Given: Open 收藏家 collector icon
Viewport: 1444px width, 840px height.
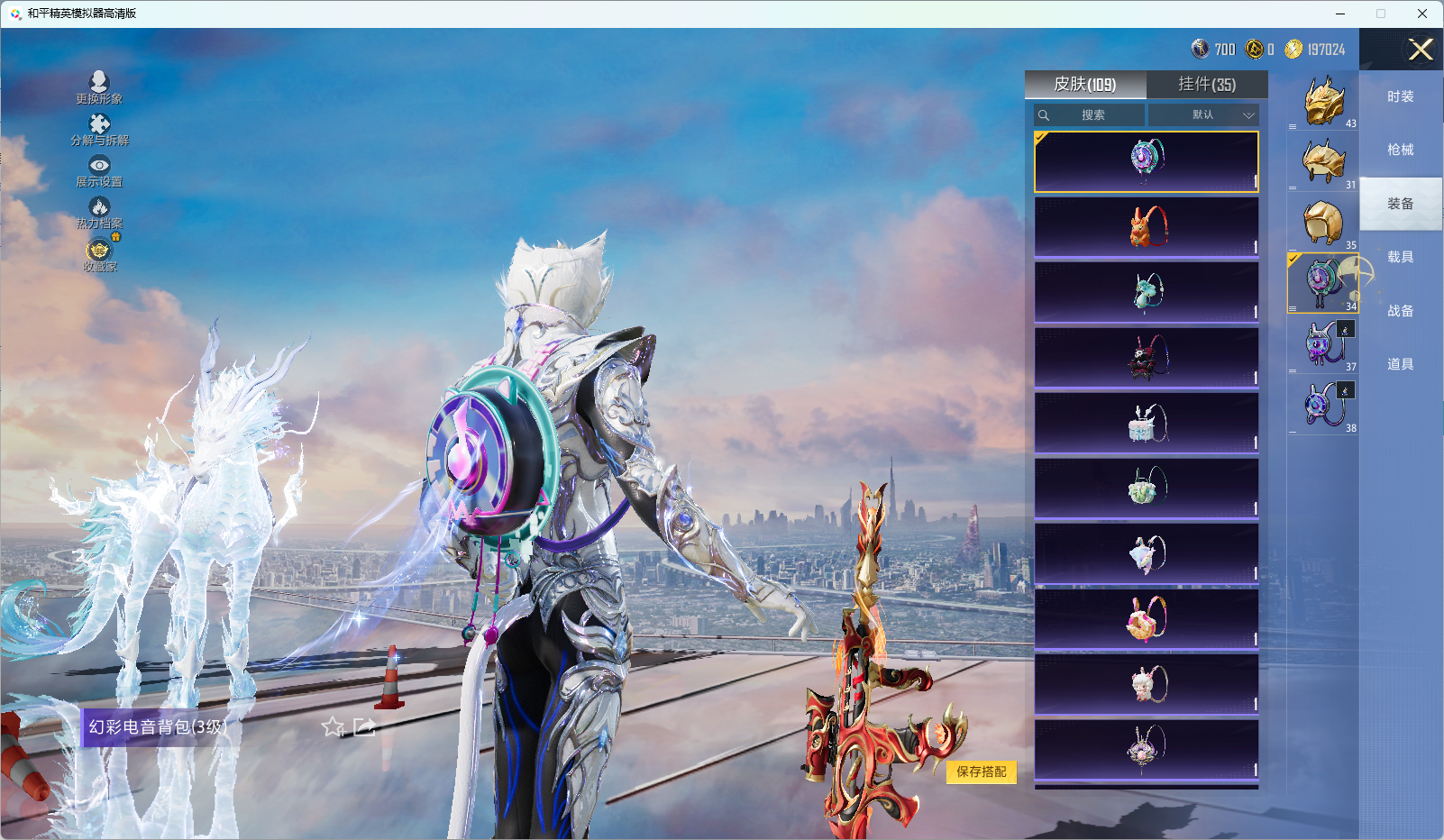Looking at the screenshot, I should tap(99, 254).
